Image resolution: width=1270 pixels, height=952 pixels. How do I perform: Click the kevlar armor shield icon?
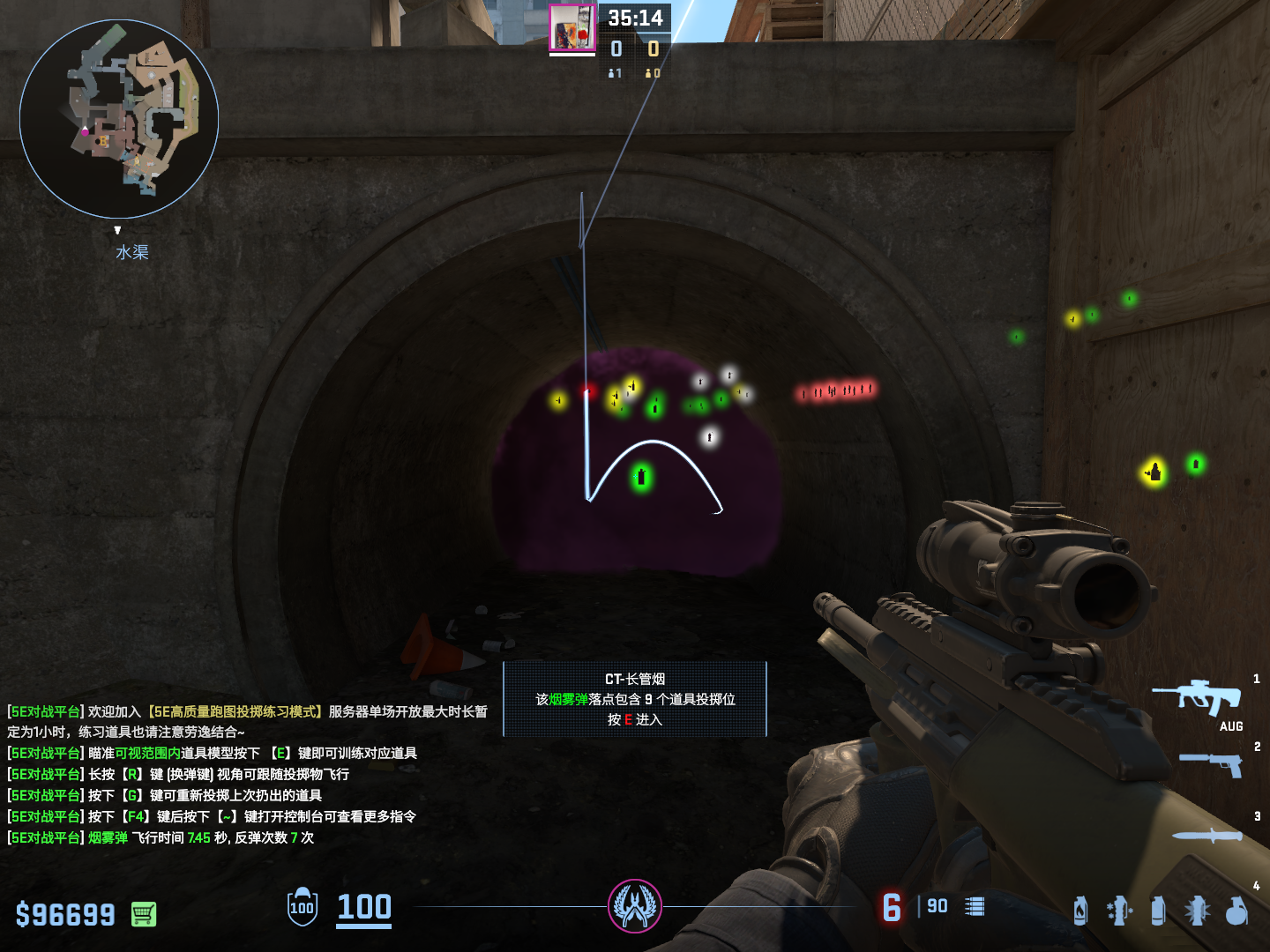(302, 907)
